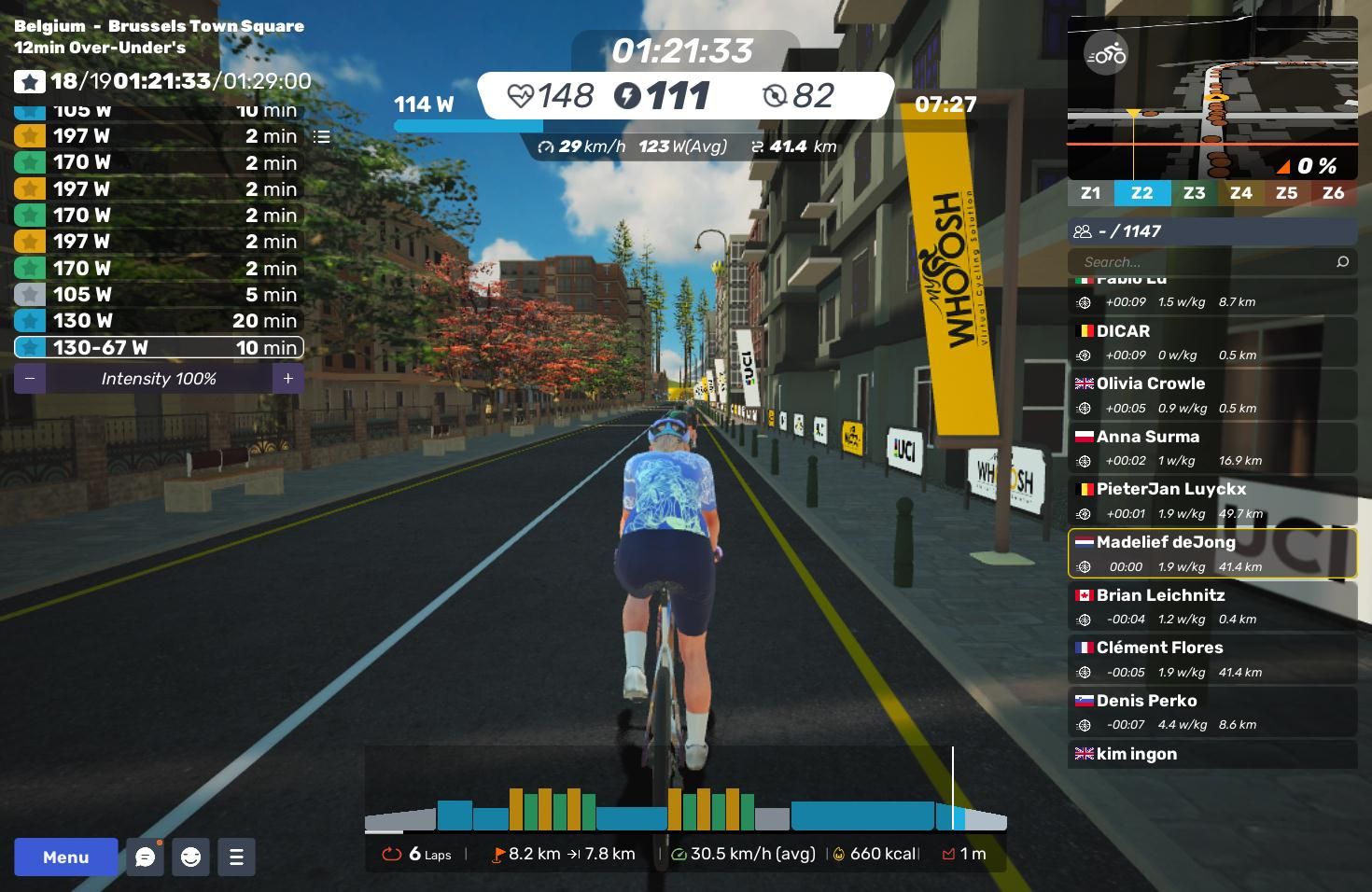Decrease workout intensity with minus button
Image resolution: width=1372 pixels, height=892 pixels.
[30, 378]
